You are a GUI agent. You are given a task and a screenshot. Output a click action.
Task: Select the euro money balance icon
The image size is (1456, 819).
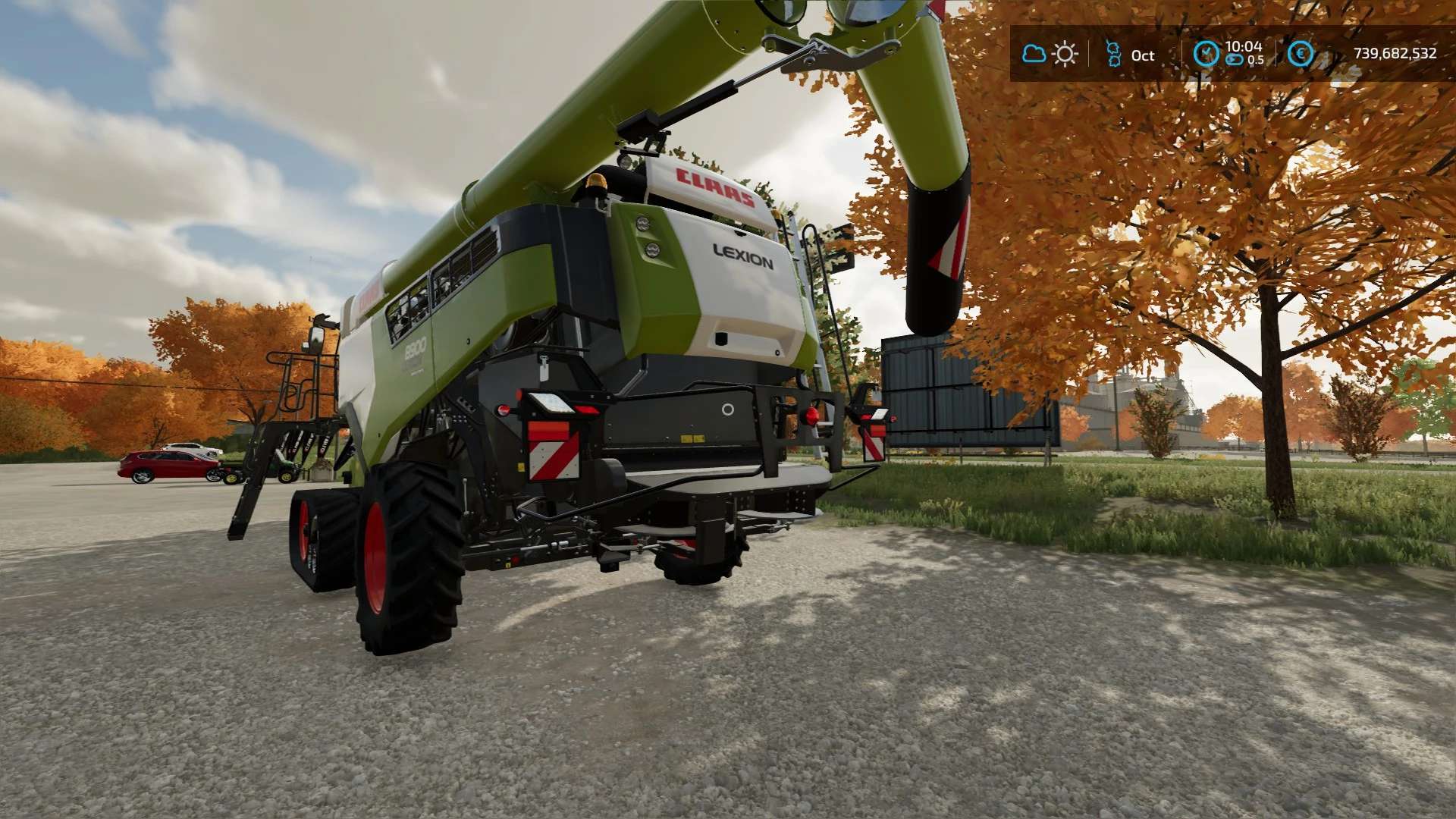pos(1300,54)
